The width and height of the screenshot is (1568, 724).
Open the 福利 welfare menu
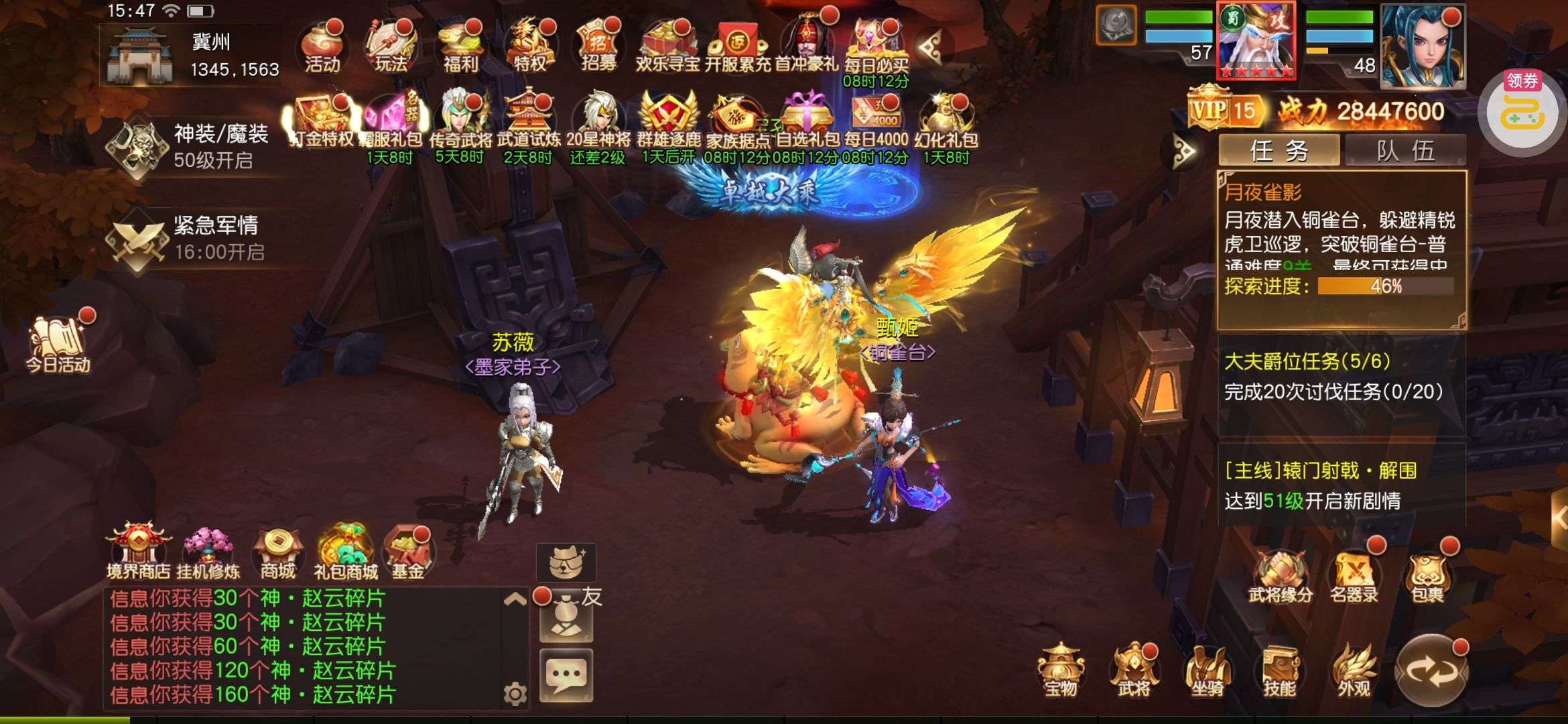pos(460,47)
